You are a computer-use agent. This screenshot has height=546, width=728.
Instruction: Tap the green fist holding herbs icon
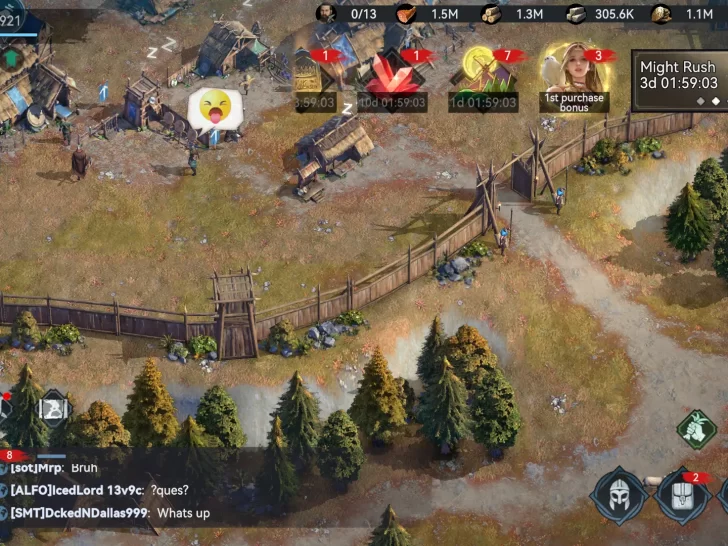(696, 429)
